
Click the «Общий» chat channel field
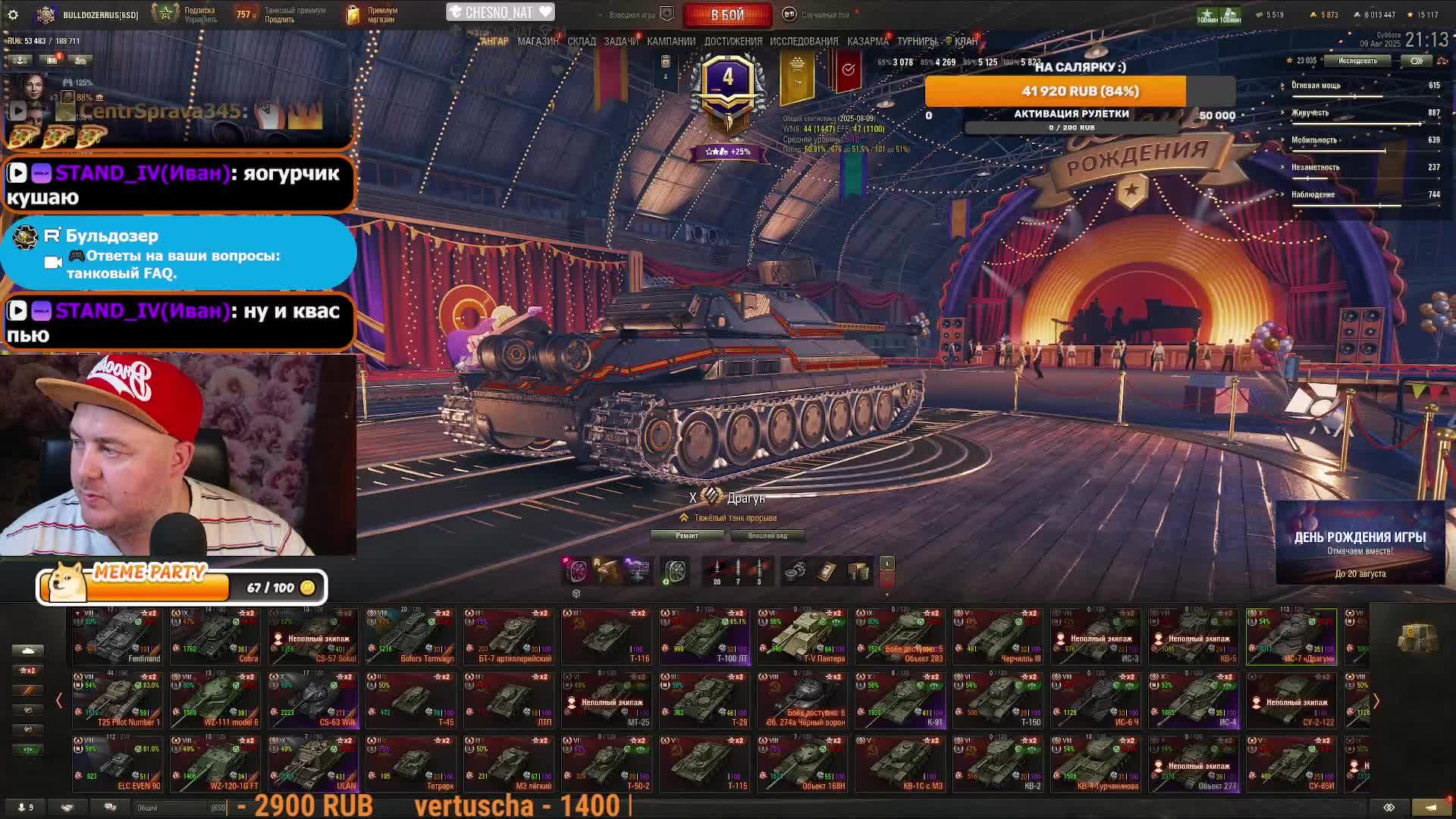click(x=174, y=808)
